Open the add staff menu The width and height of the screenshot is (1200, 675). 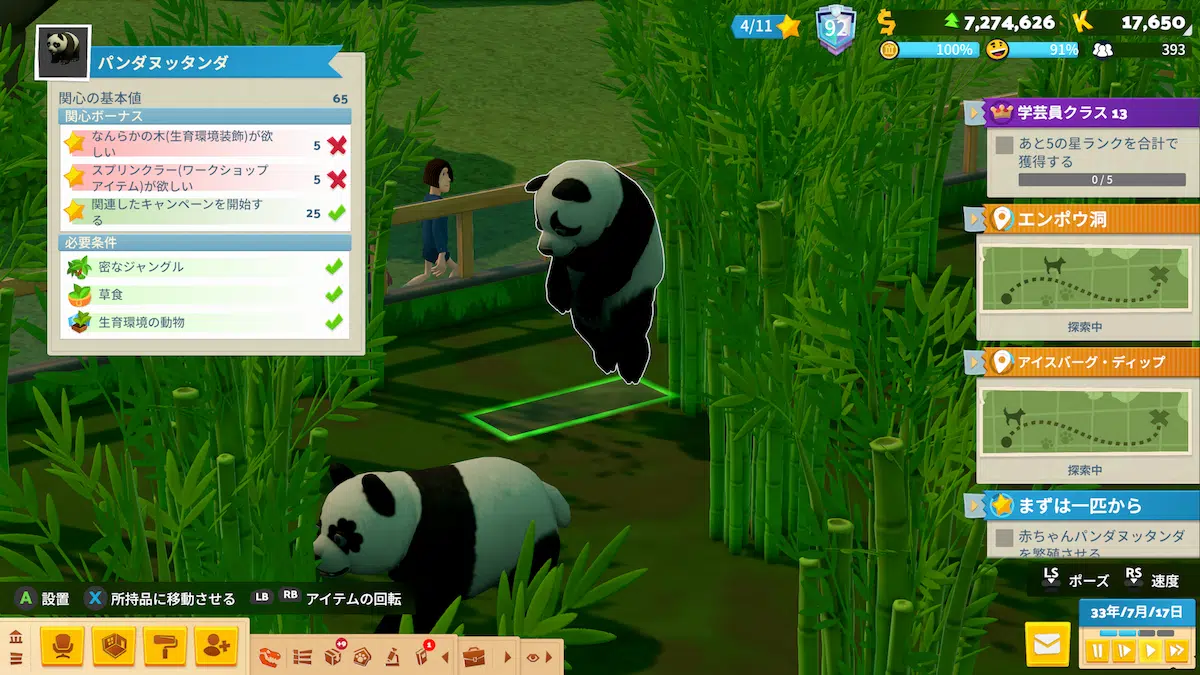(216, 647)
